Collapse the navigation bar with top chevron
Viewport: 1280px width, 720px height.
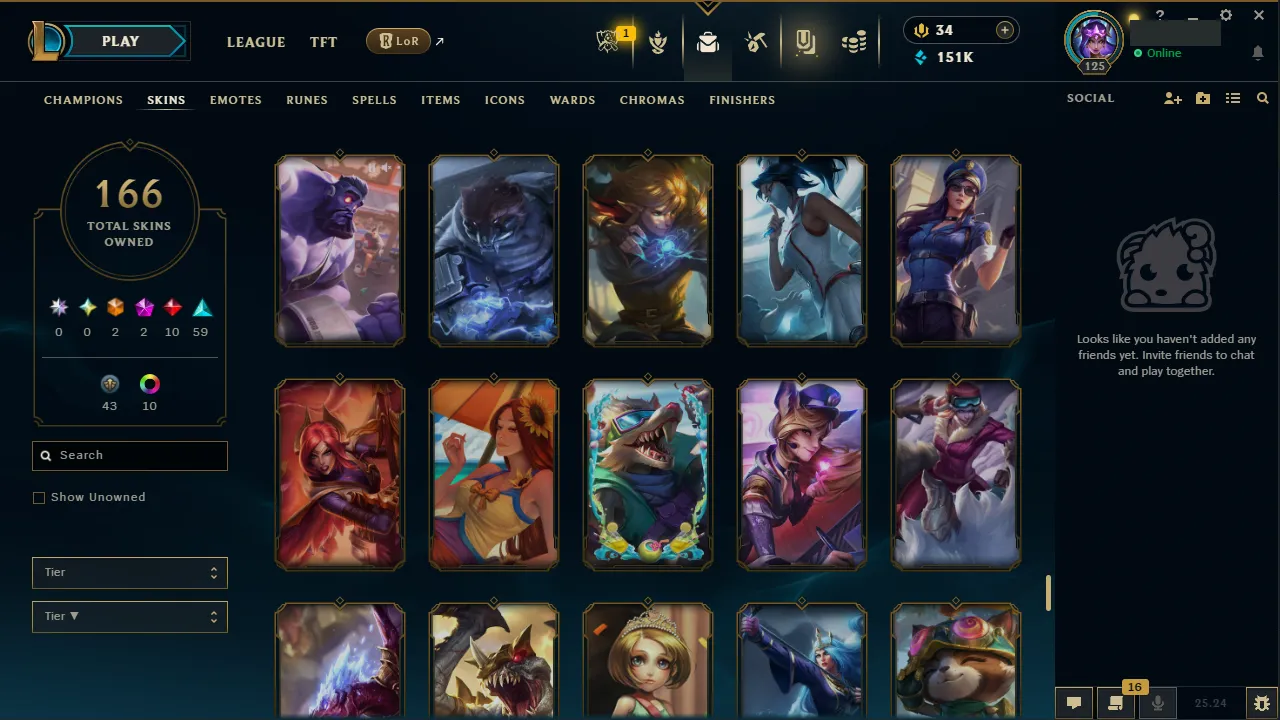coord(708,6)
